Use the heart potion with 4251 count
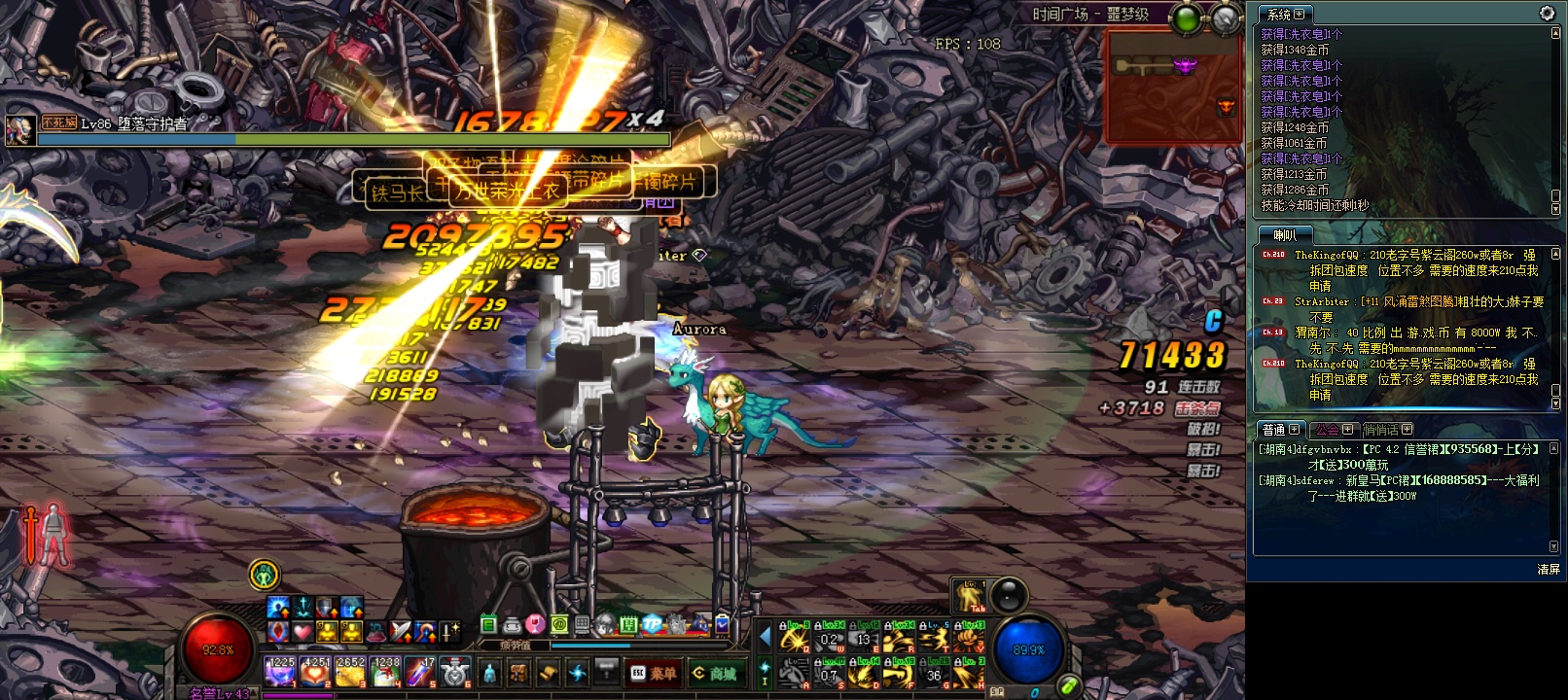Screen dimensions: 1568x700 (315, 671)
